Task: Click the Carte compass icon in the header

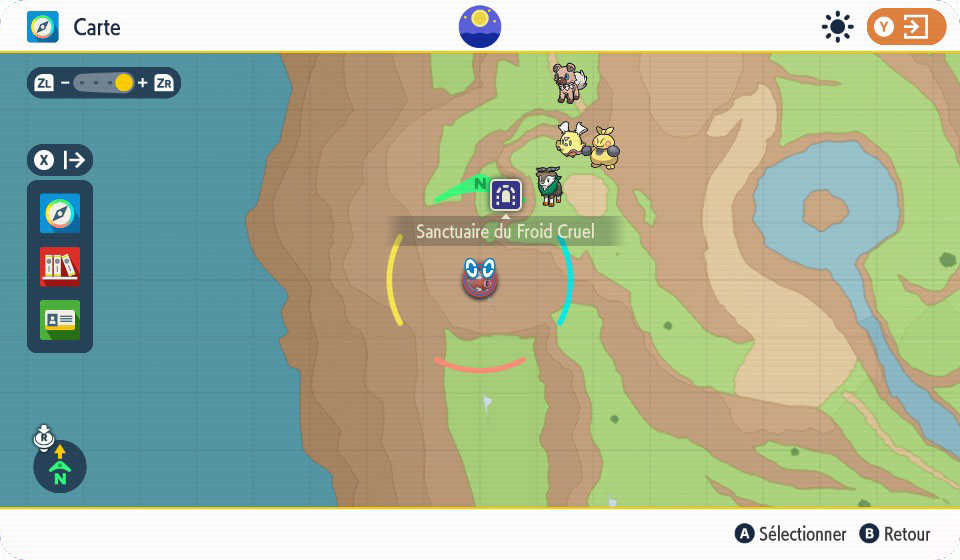Action: [x=43, y=27]
